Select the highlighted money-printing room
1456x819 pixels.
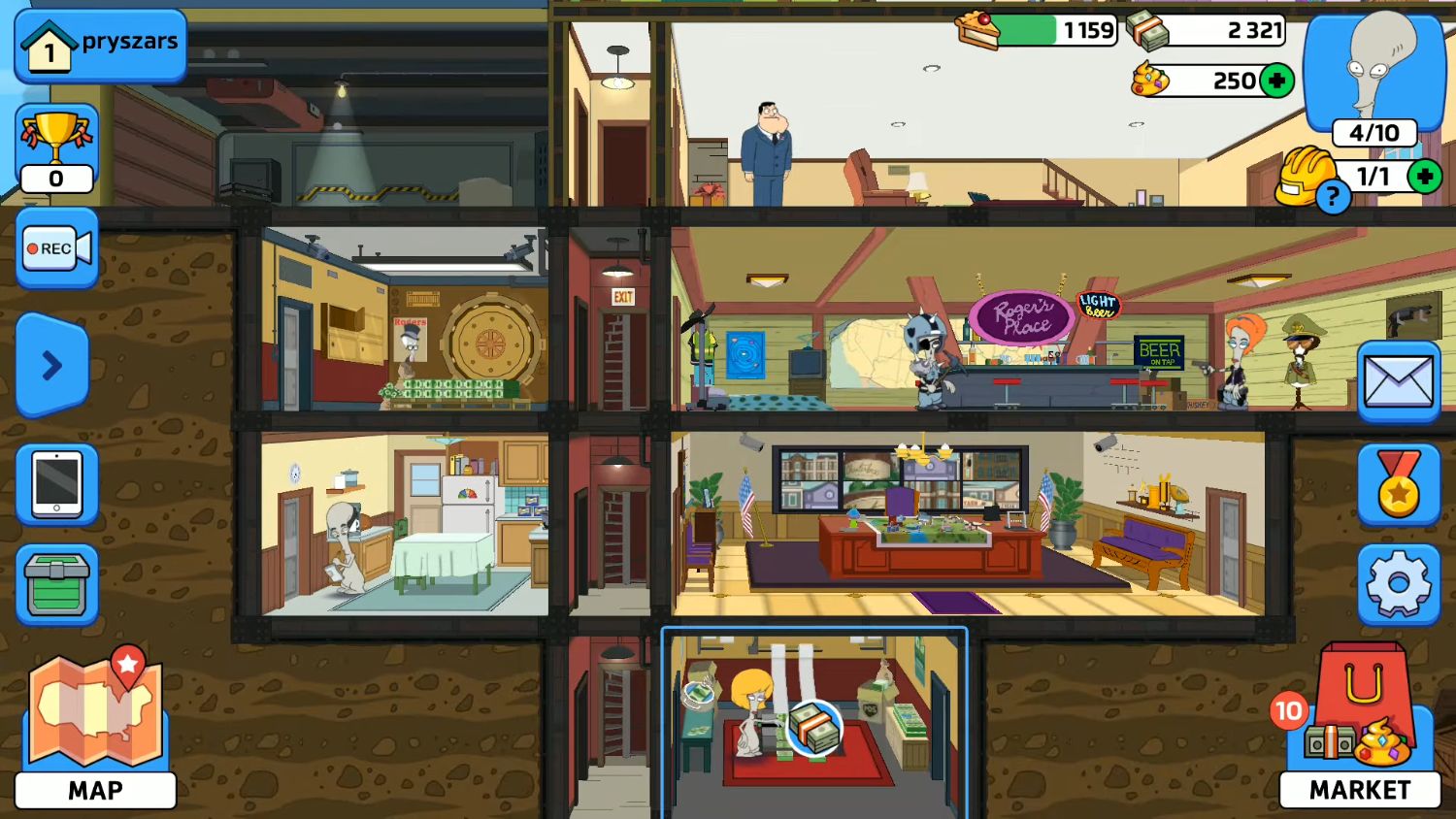coord(815,723)
